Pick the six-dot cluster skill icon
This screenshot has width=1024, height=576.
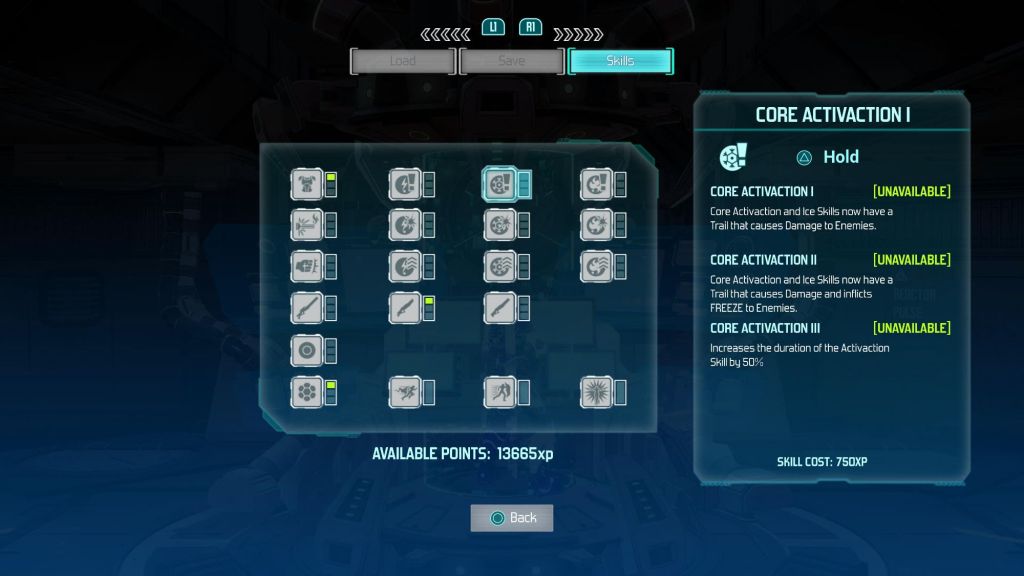pyautogui.click(x=306, y=392)
